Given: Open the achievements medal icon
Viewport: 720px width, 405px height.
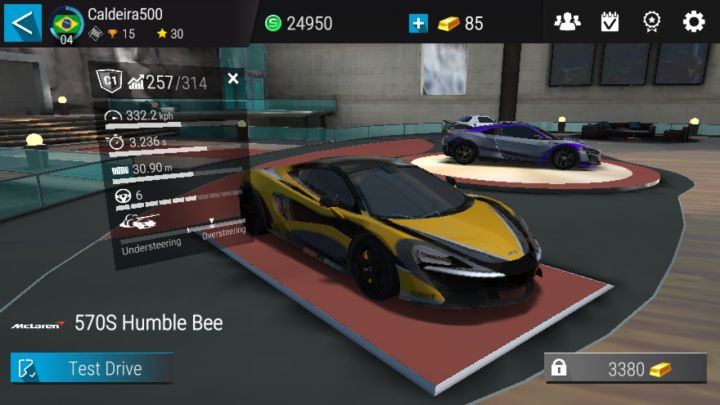Looking at the screenshot, I should coord(652,22).
